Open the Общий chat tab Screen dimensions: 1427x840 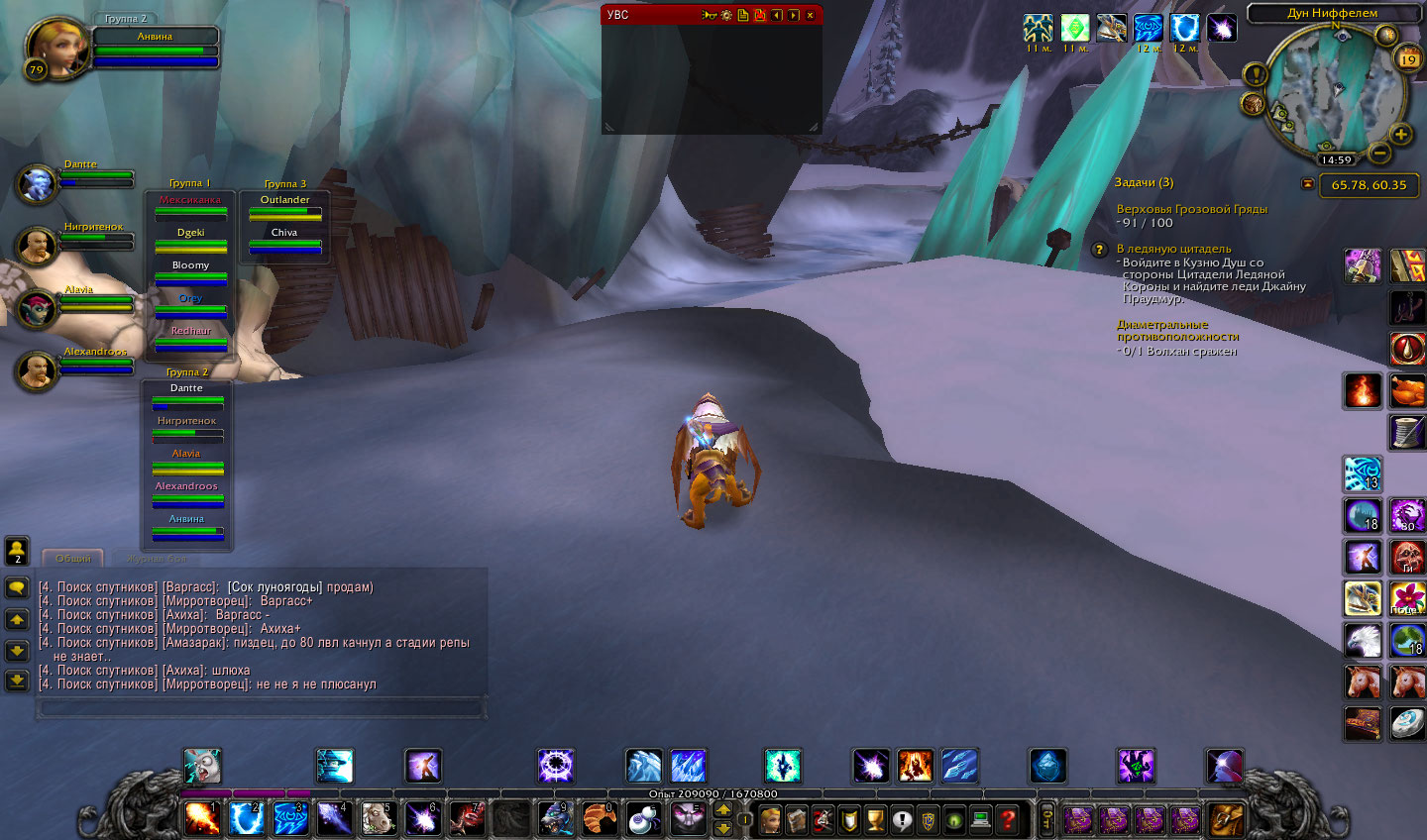click(73, 559)
